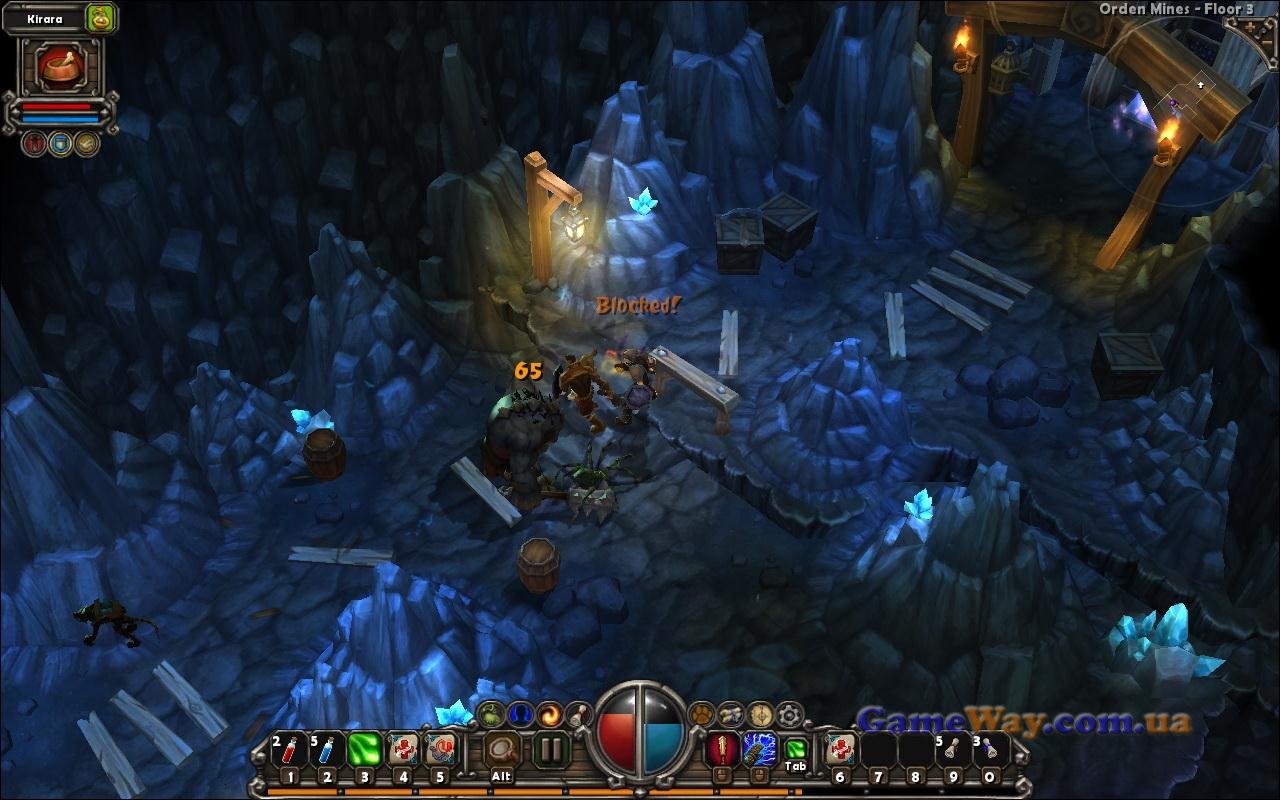The image size is (1280, 800).
Task: Toggle the gold passive pet stance
Action: pyautogui.click(x=86, y=143)
